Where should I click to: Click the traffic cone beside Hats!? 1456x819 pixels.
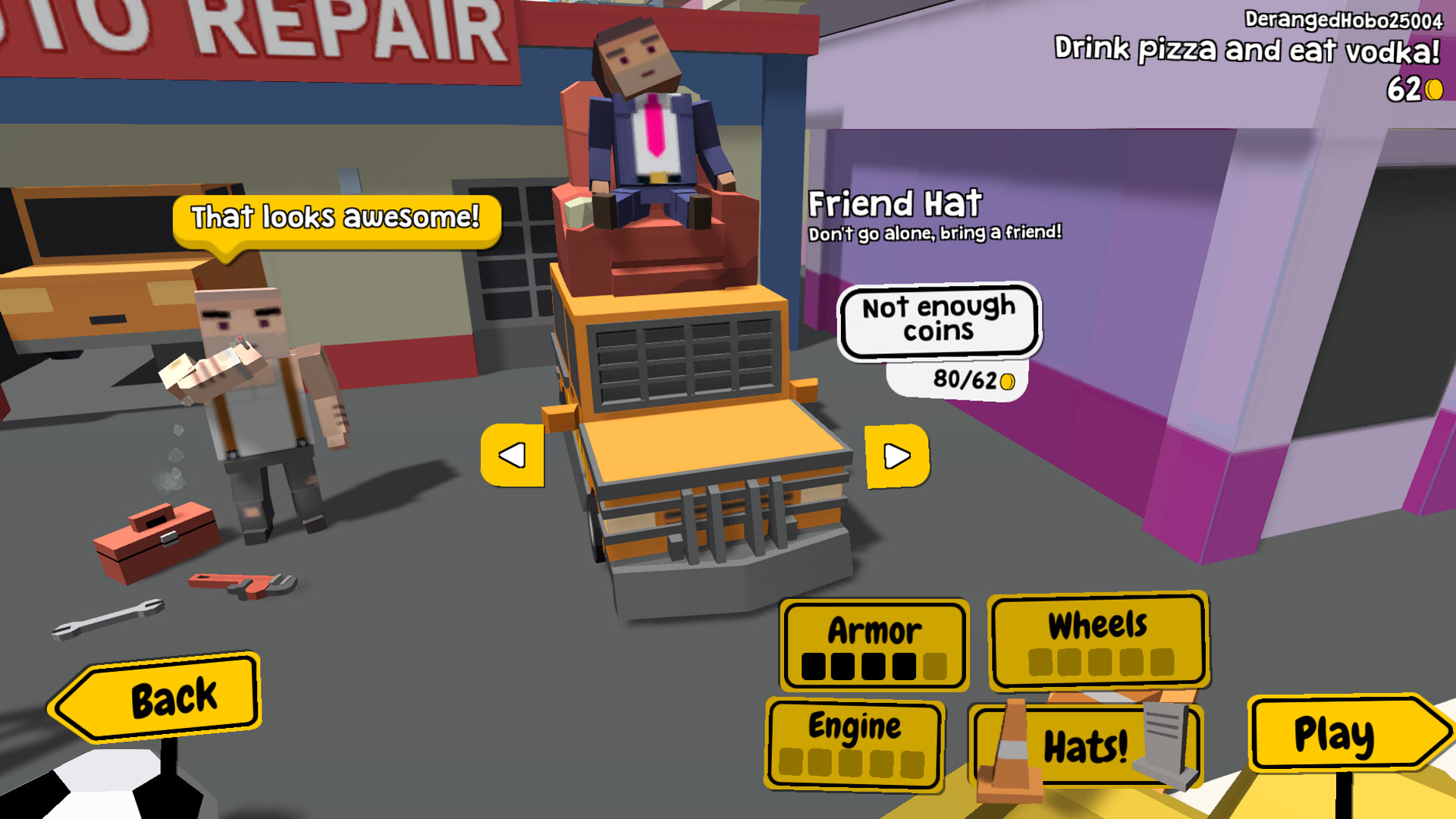tap(1009, 751)
